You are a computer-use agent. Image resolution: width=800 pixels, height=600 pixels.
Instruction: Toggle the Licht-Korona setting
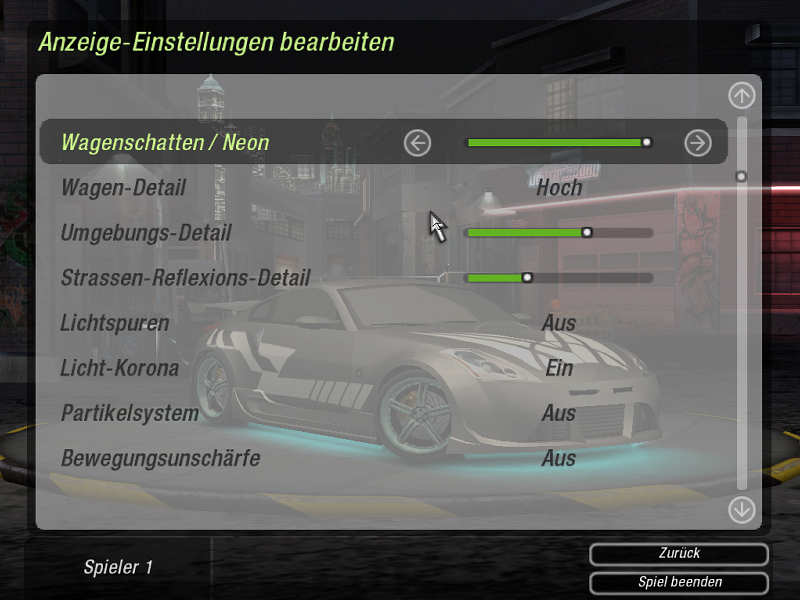pos(559,368)
